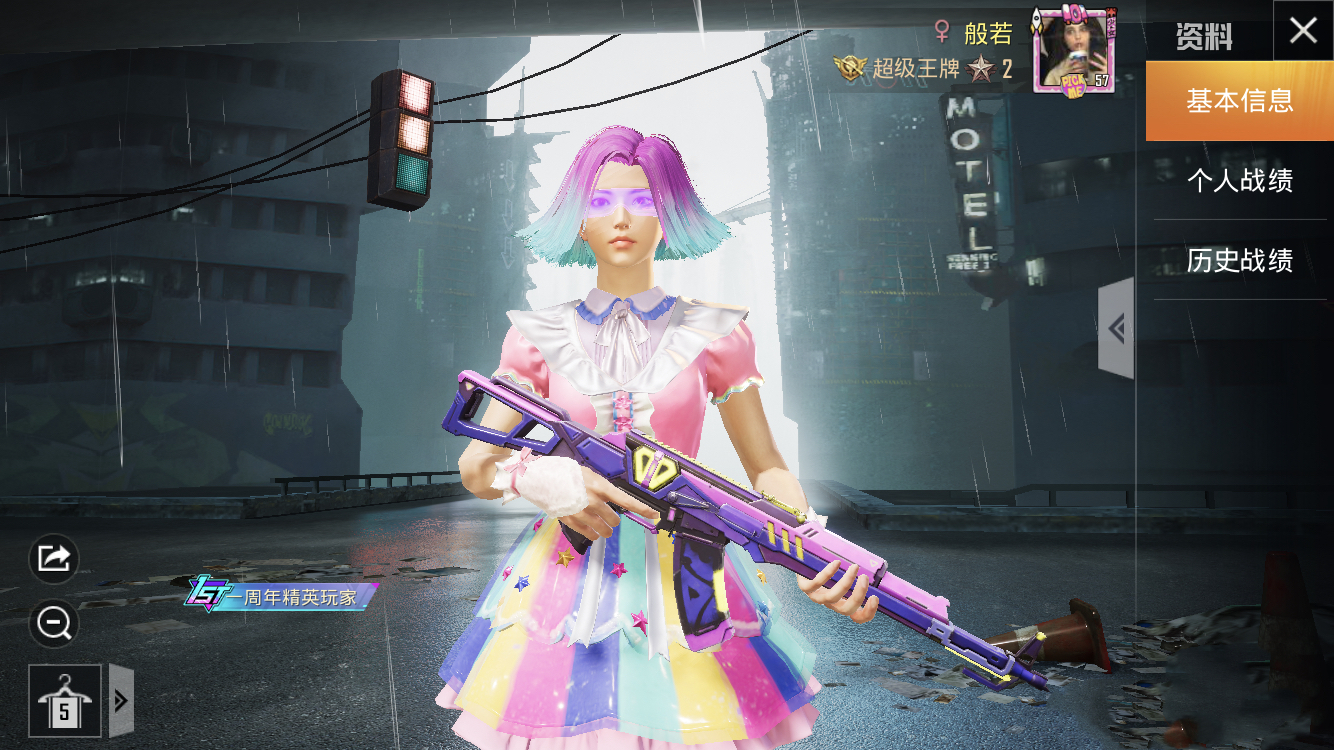Screen dimensions: 1334x750
Task: Close the profile screen with the X
Action: pyautogui.click(x=1303, y=31)
